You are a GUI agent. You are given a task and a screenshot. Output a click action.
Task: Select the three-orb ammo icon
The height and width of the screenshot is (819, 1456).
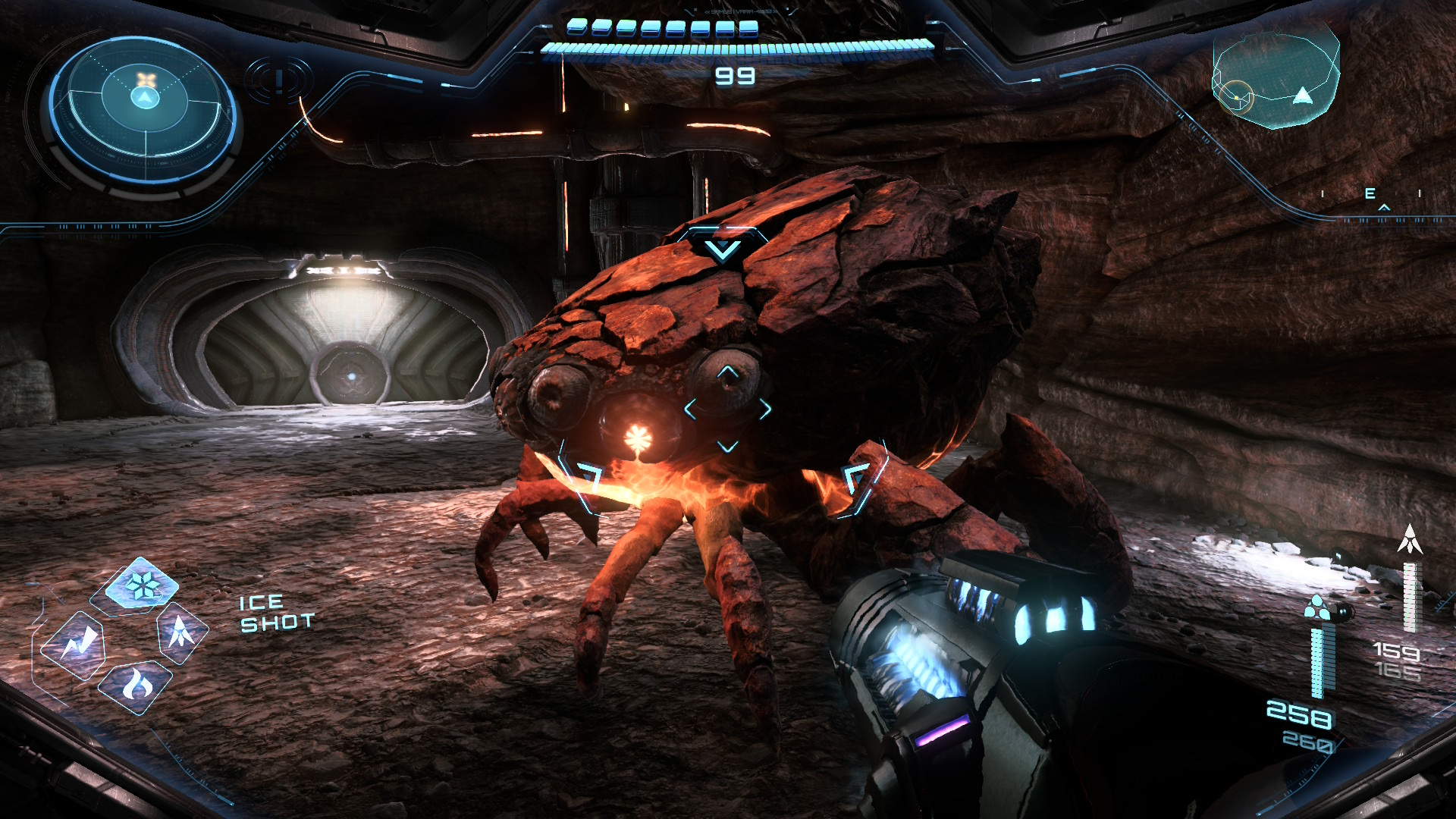click(1317, 607)
